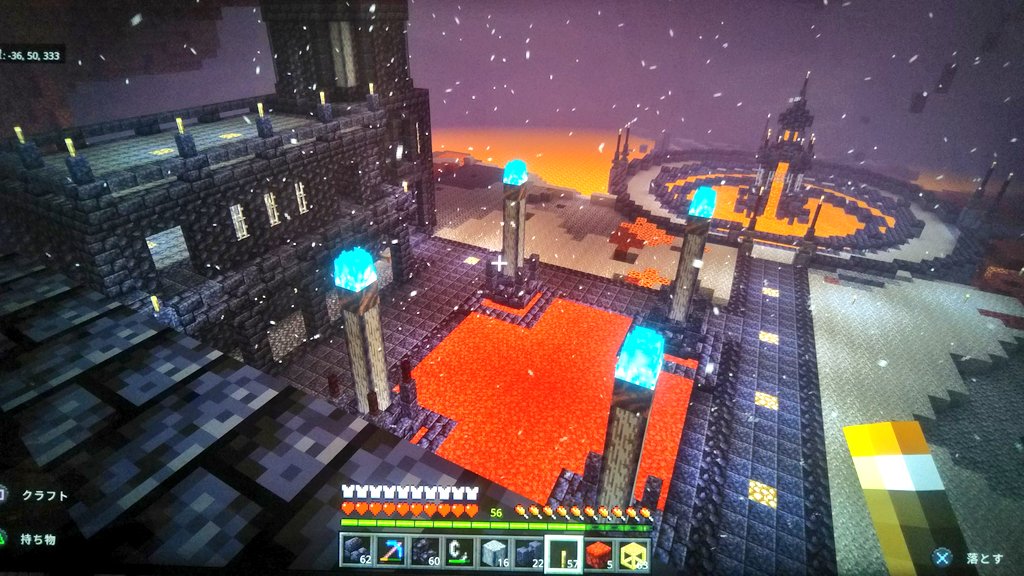Select the light gray block stack of 16
The height and width of the screenshot is (576, 1024).
(x=494, y=551)
